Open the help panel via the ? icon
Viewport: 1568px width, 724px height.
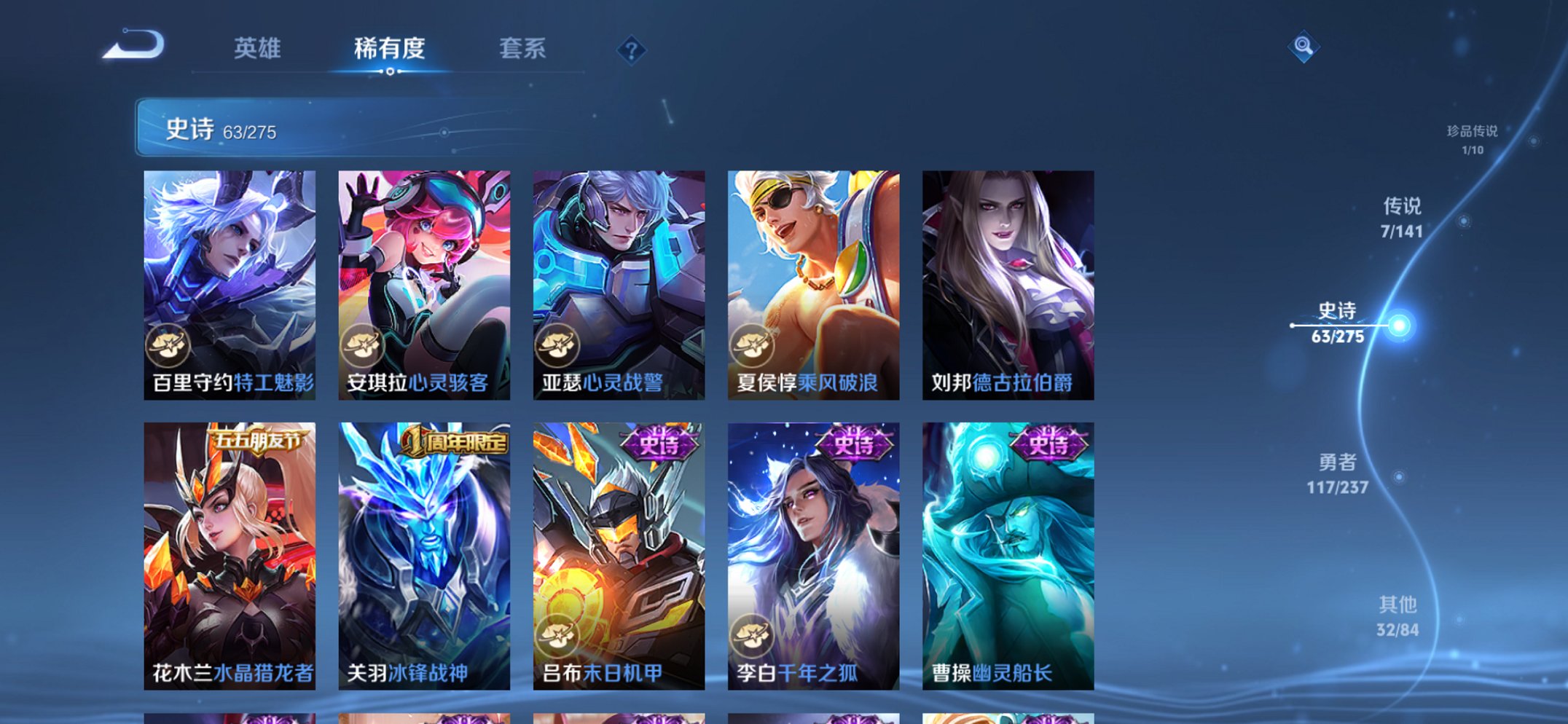point(632,49)
